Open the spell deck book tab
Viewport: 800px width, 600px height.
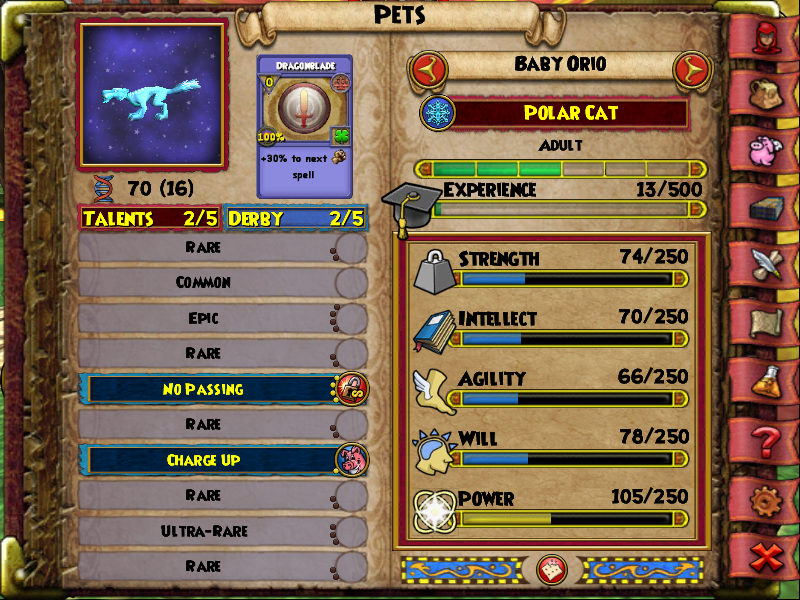(768, 207)
